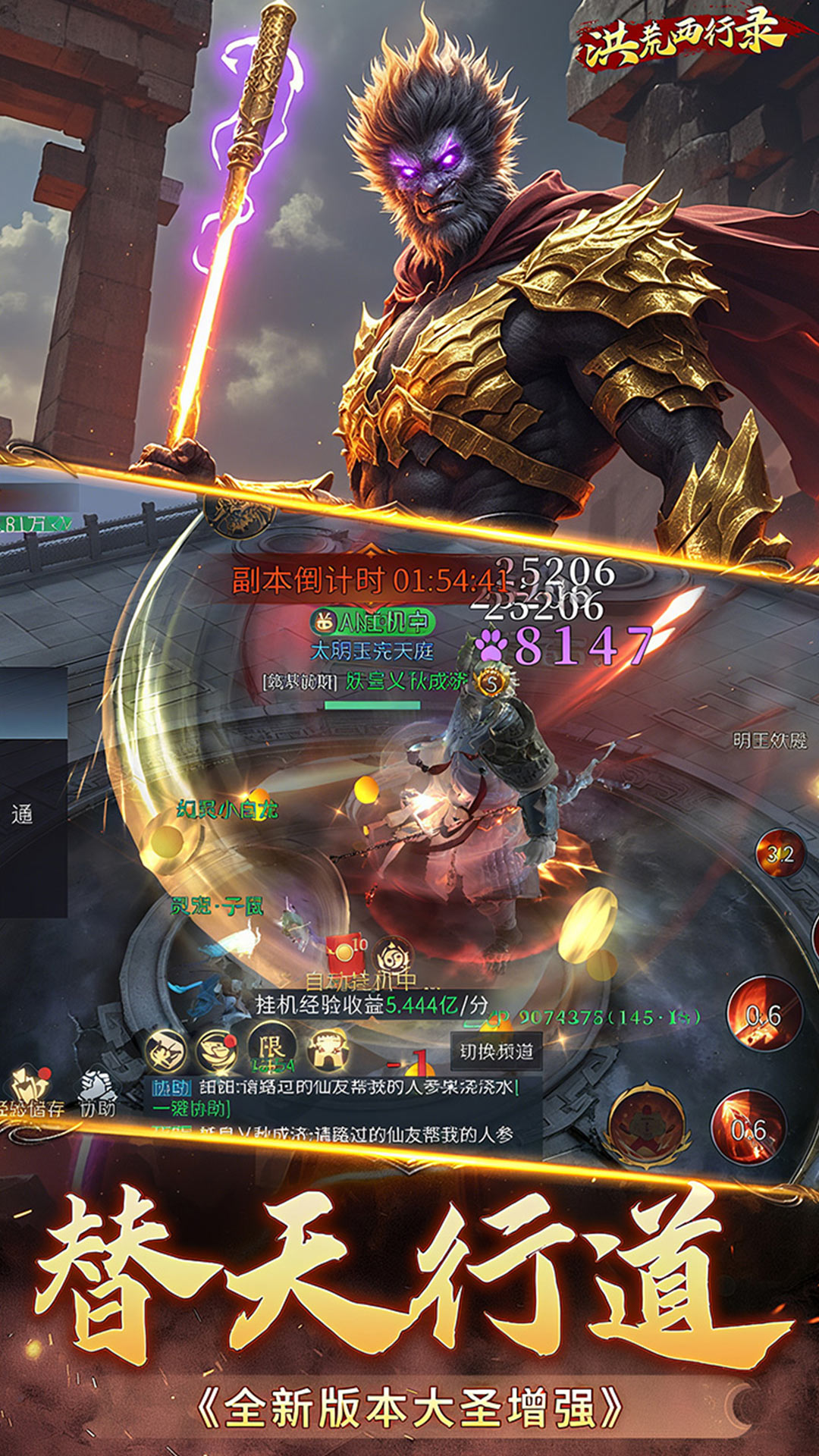Click the 切换频道 channel switch button

(497, 1052)
